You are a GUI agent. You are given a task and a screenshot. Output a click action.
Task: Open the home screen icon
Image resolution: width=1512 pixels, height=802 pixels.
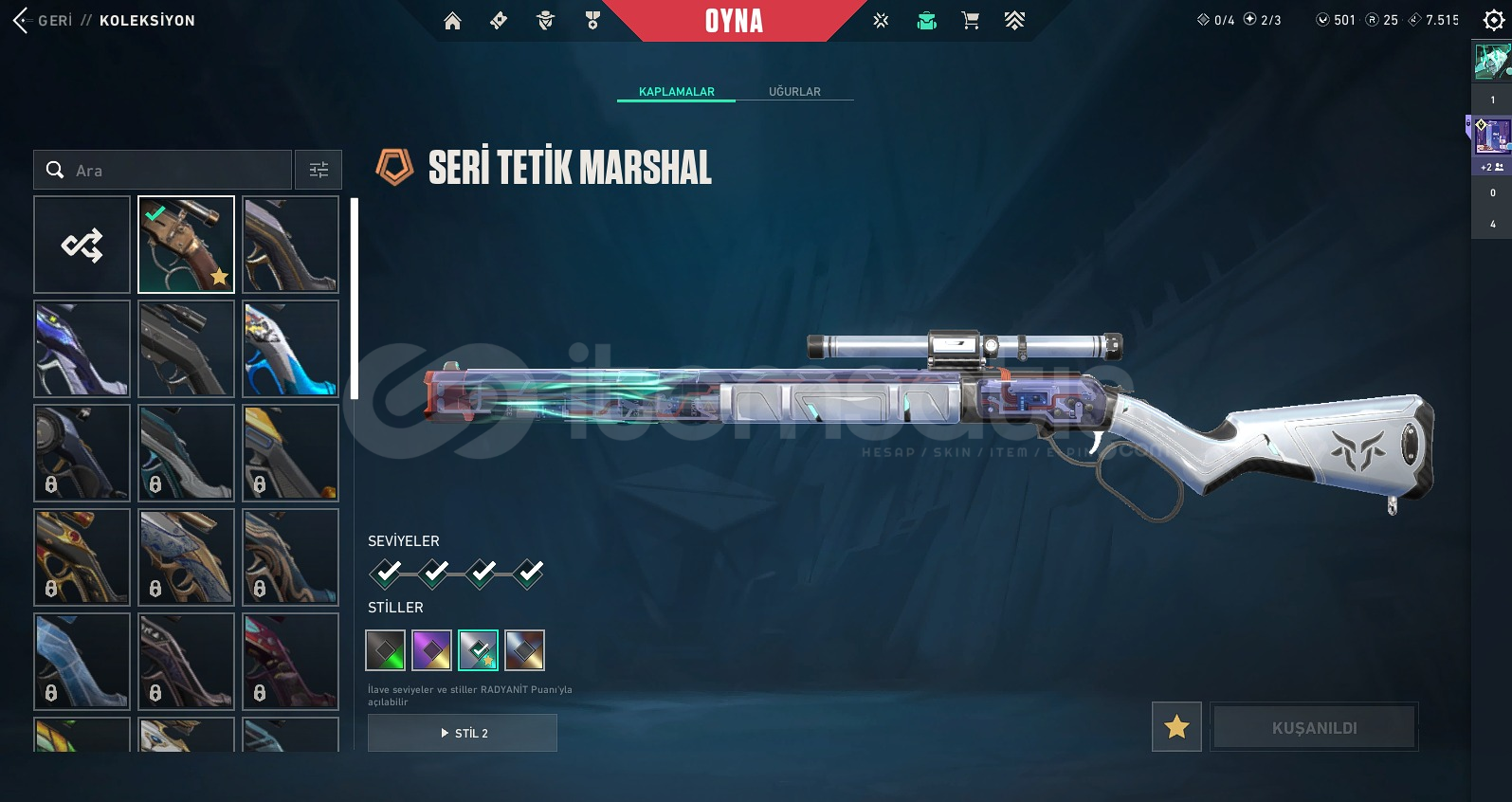452,21
